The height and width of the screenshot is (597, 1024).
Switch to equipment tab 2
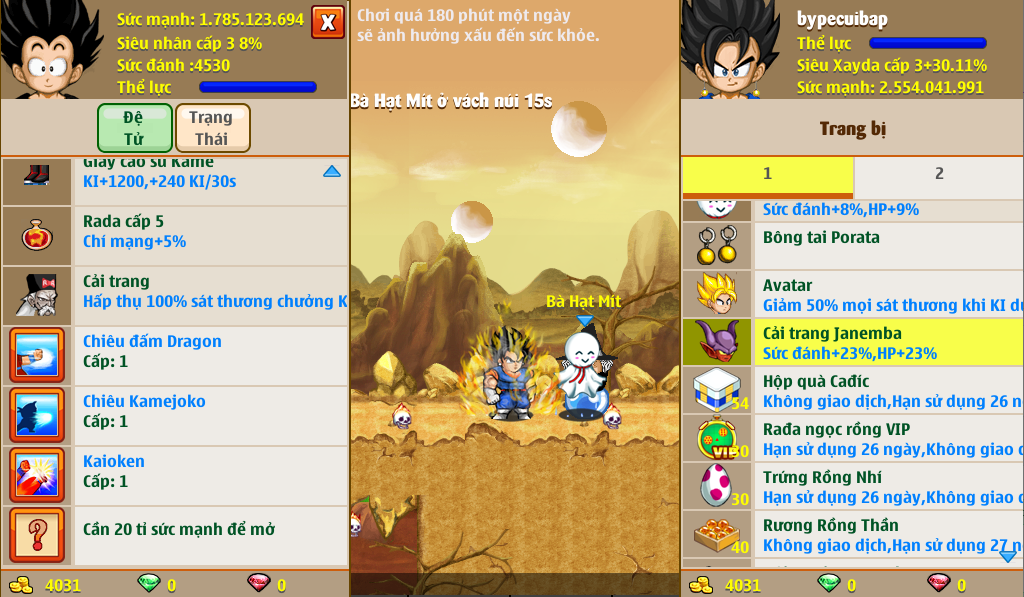coord(938,175)
